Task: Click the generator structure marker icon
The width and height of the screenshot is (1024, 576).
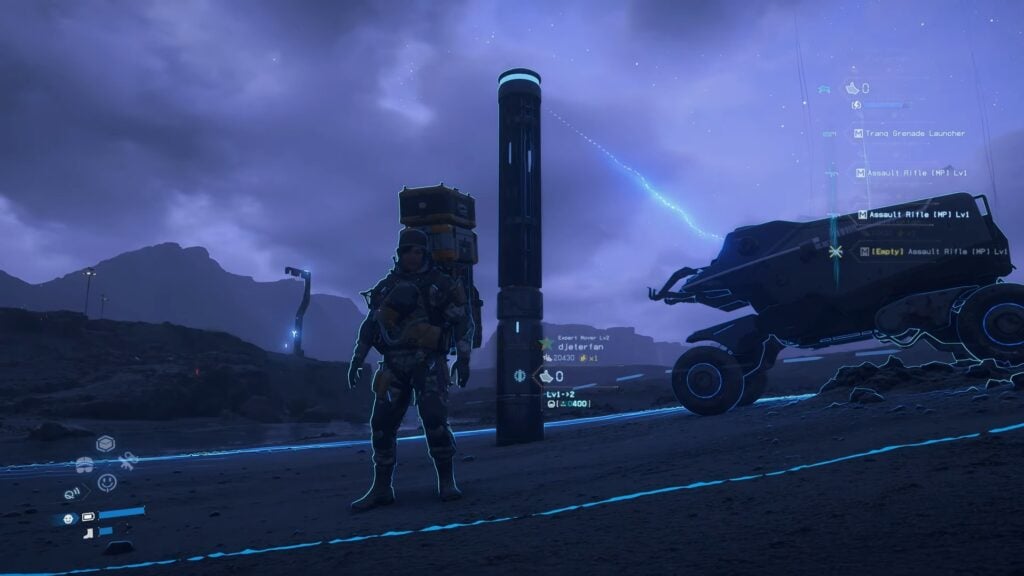Action: pos(521,376)
